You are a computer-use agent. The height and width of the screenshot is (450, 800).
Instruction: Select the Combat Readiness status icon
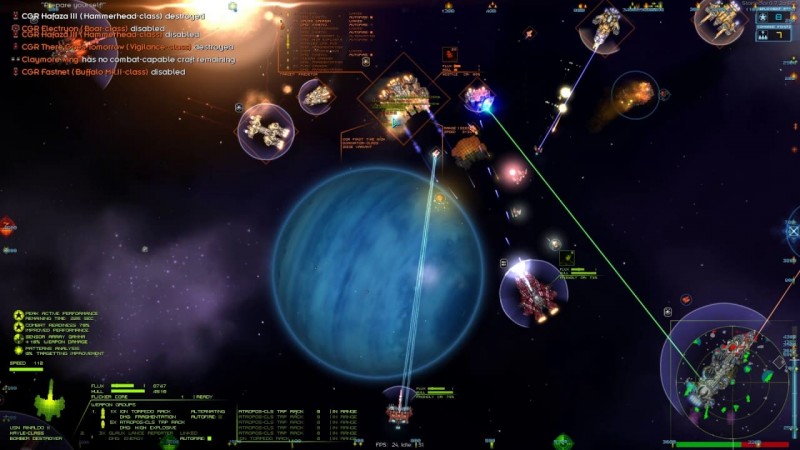tap(18, 327)
